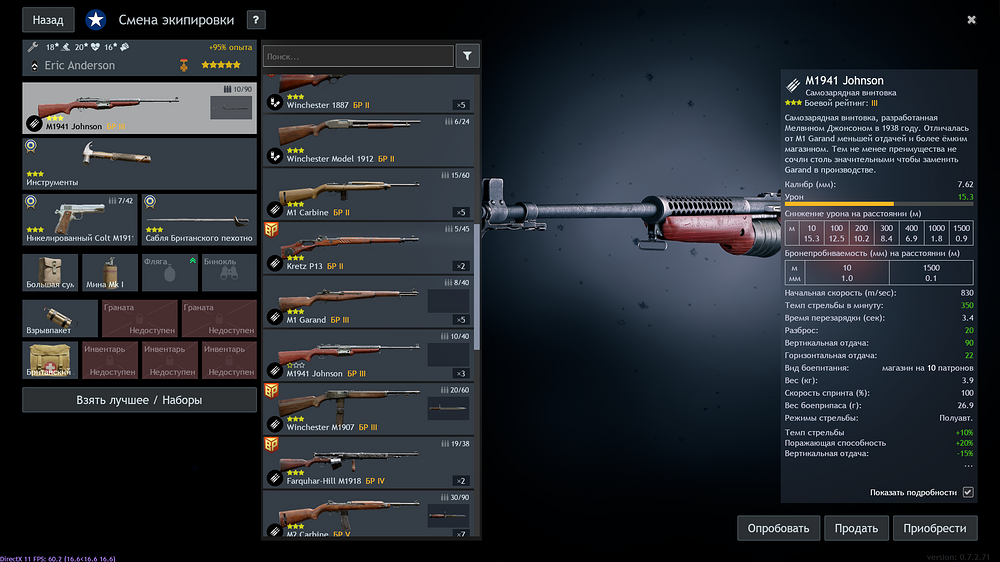Click the Взять лучшее / Наборы button
The height and width of the screenshot is (562, 1000).
[x=139, y=400]
